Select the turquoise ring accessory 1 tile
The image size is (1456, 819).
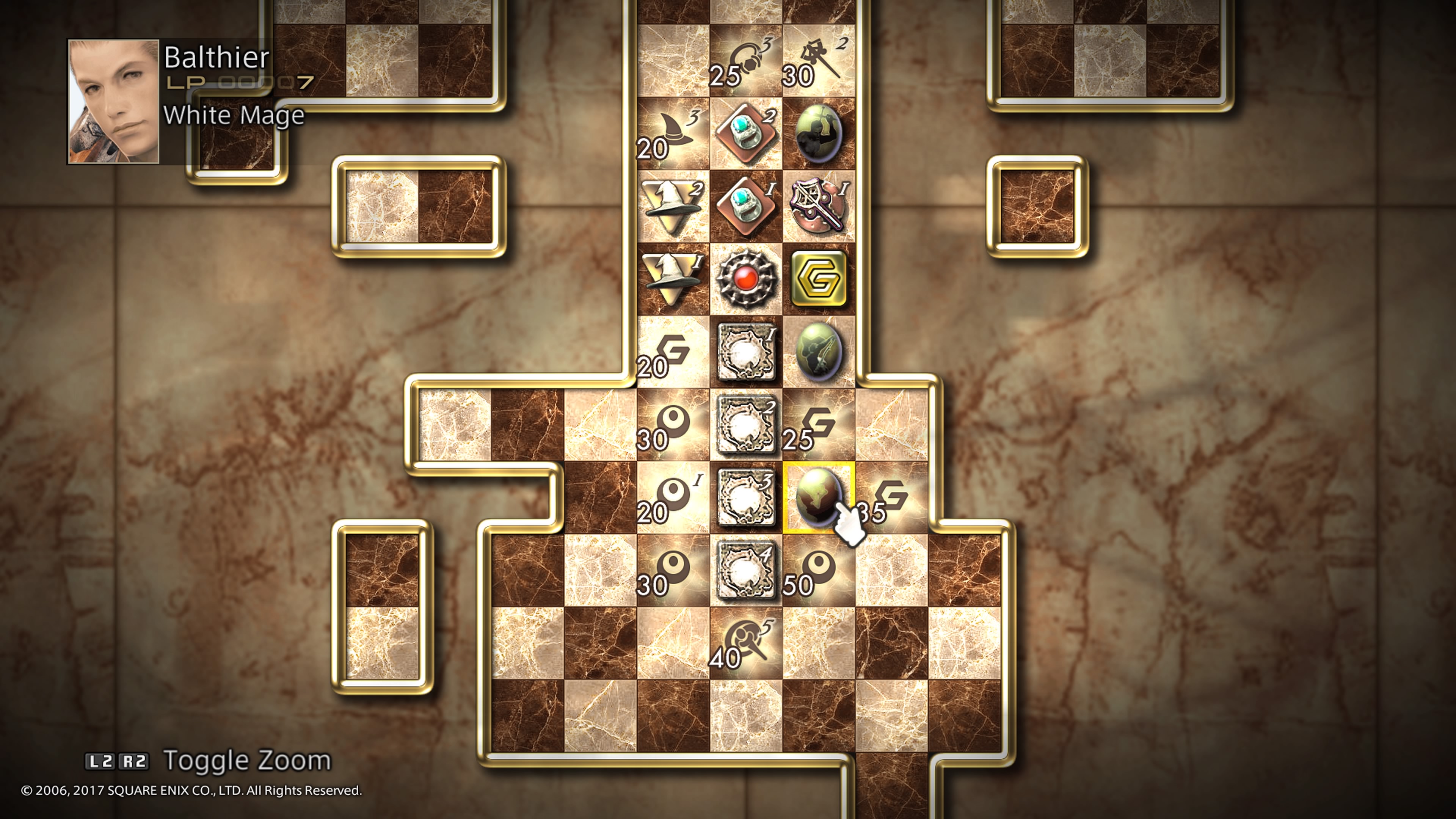tap(745, 206)
